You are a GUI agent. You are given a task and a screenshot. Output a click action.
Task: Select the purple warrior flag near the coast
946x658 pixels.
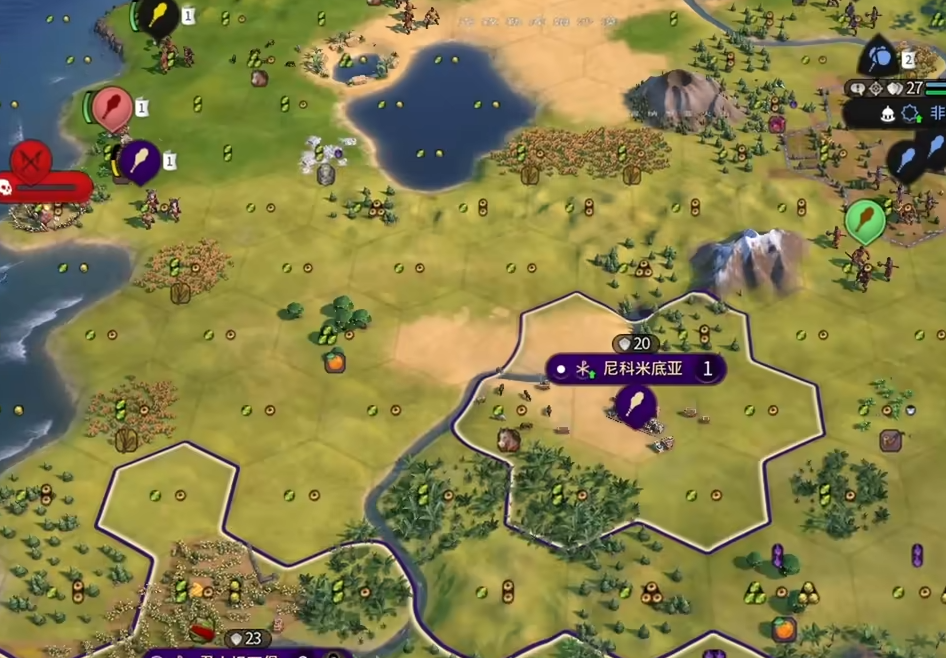tap(139, 160)
